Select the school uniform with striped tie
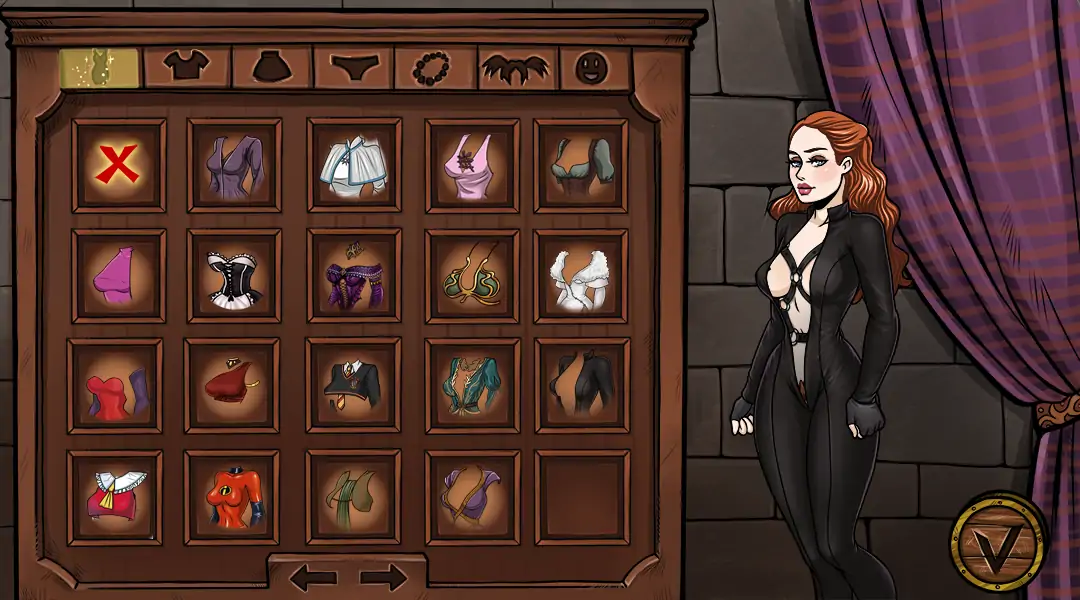 pos(353,386)
